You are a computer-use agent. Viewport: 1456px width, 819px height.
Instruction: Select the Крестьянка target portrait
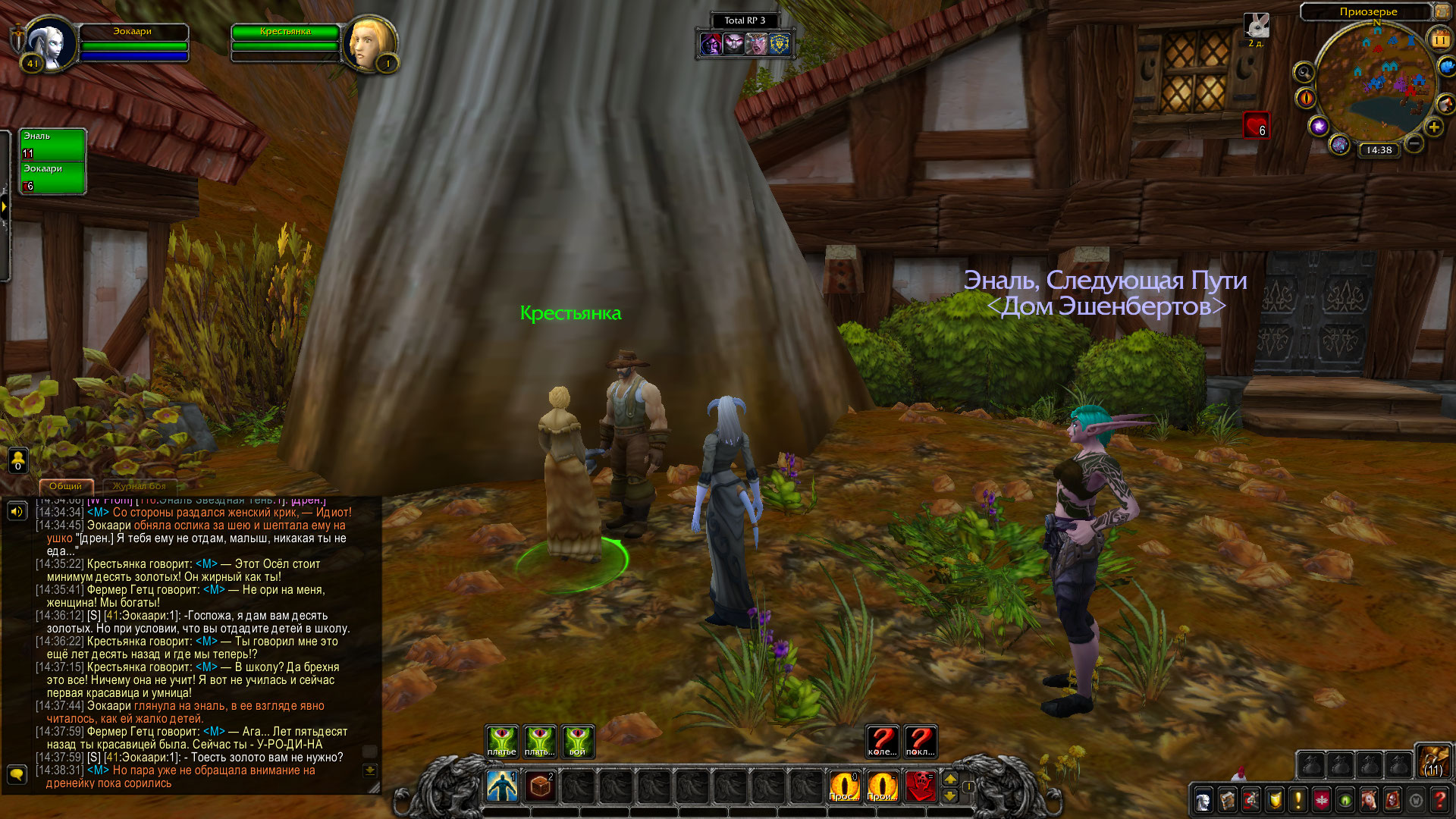(369, 44)
